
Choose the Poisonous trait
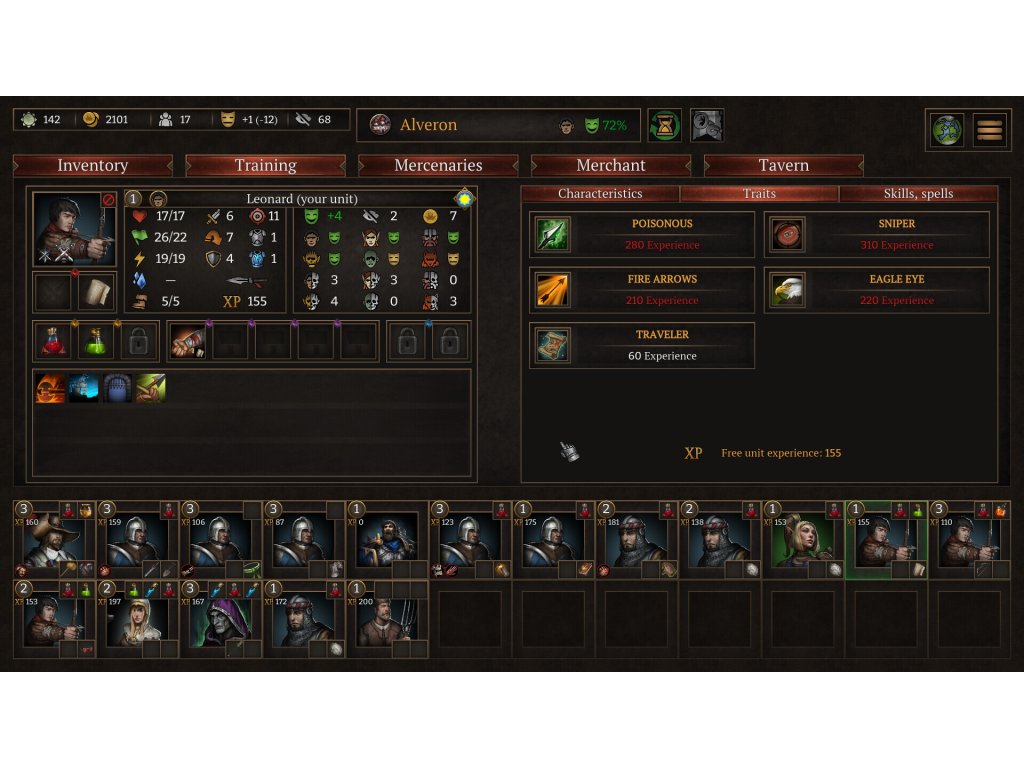(642, 235)
